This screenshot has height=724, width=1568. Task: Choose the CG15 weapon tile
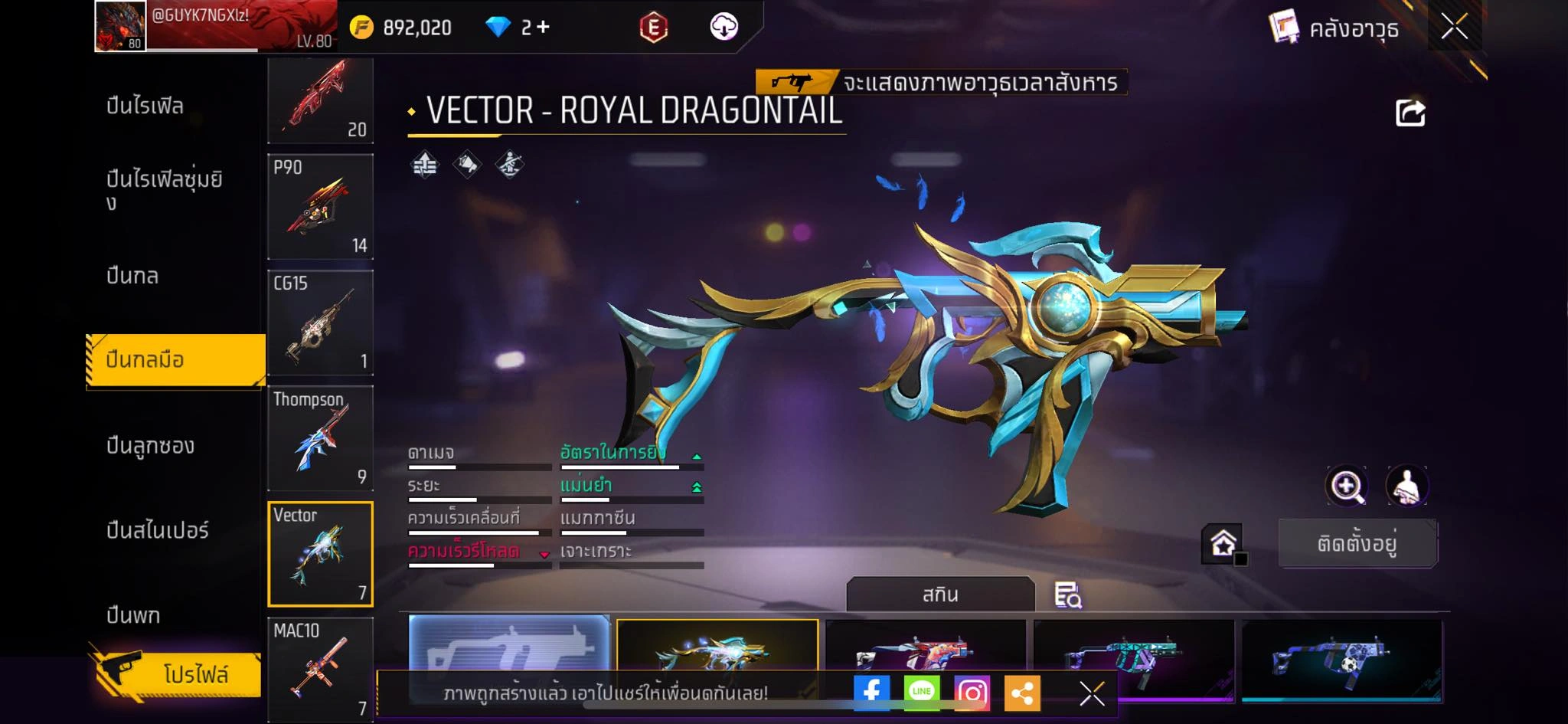point(320,323)
